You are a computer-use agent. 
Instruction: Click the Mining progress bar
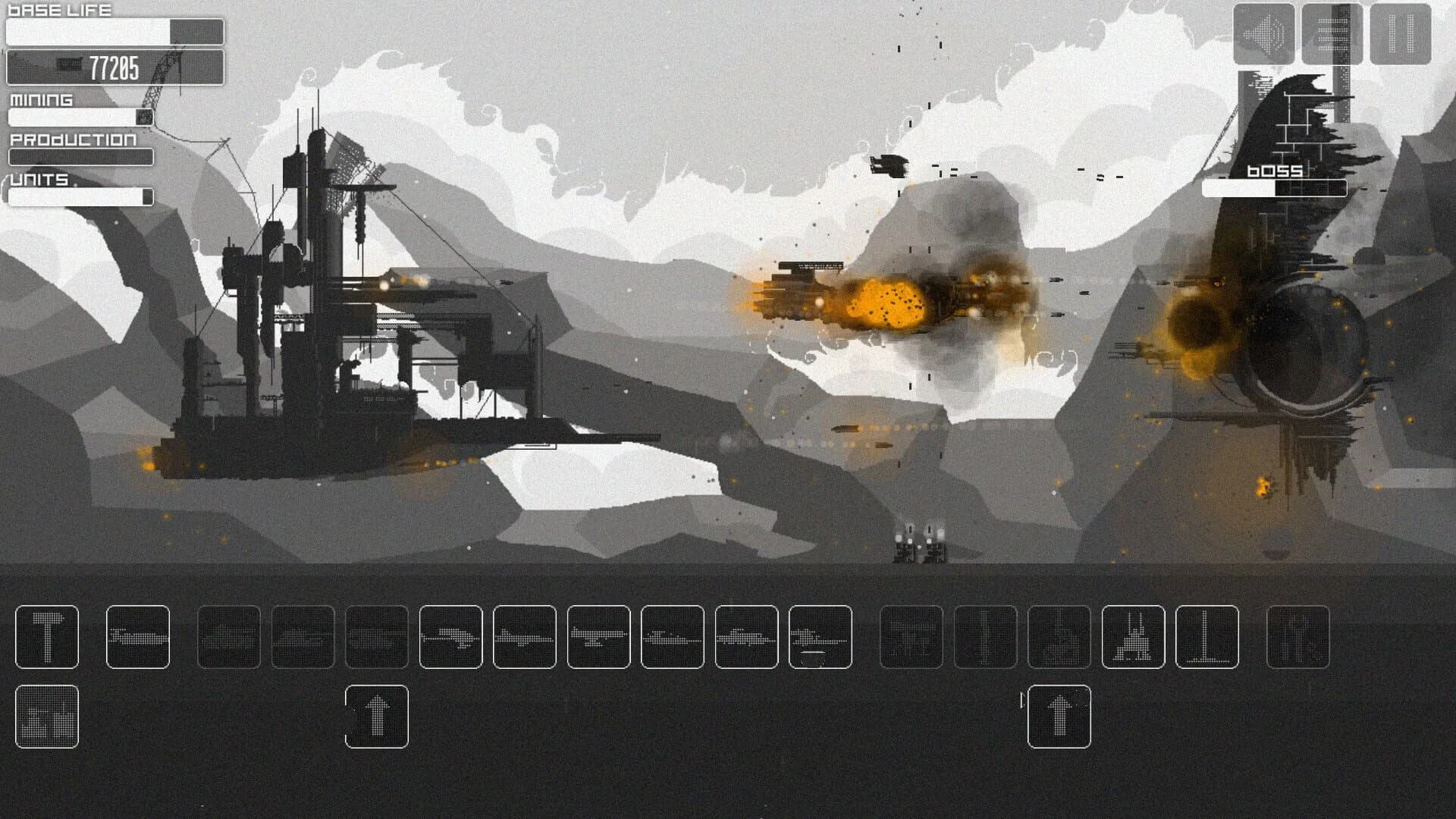(x=80, y=116)
